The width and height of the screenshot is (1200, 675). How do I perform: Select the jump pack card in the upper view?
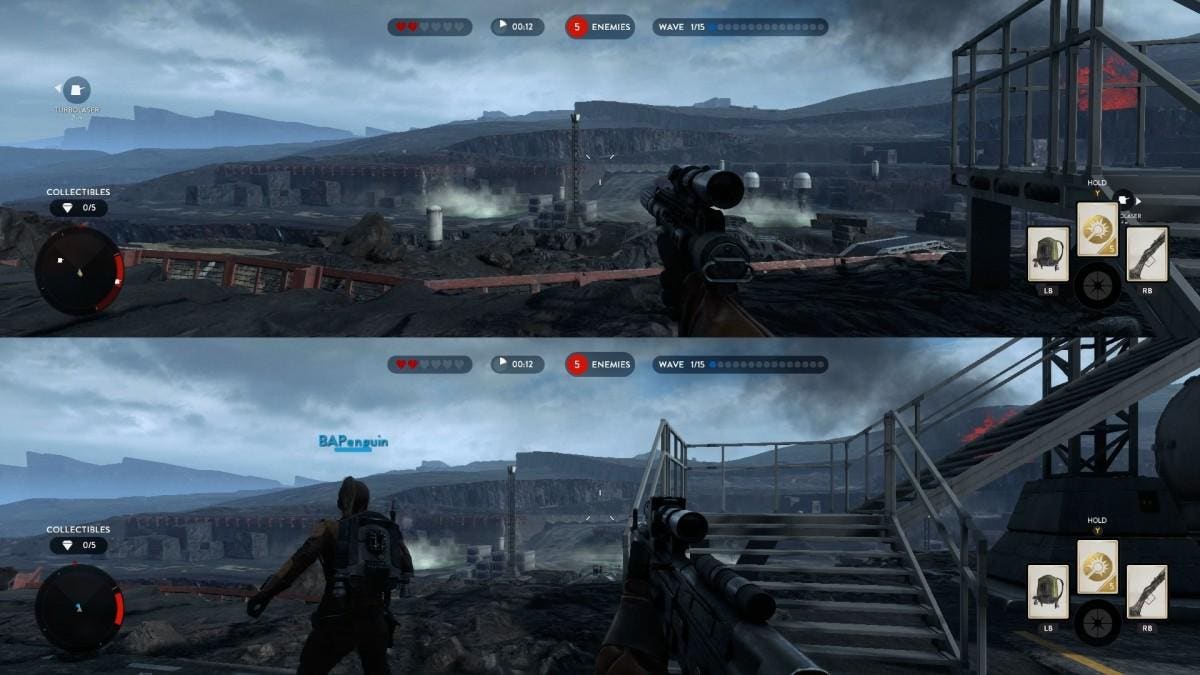tap(1048, 254)
